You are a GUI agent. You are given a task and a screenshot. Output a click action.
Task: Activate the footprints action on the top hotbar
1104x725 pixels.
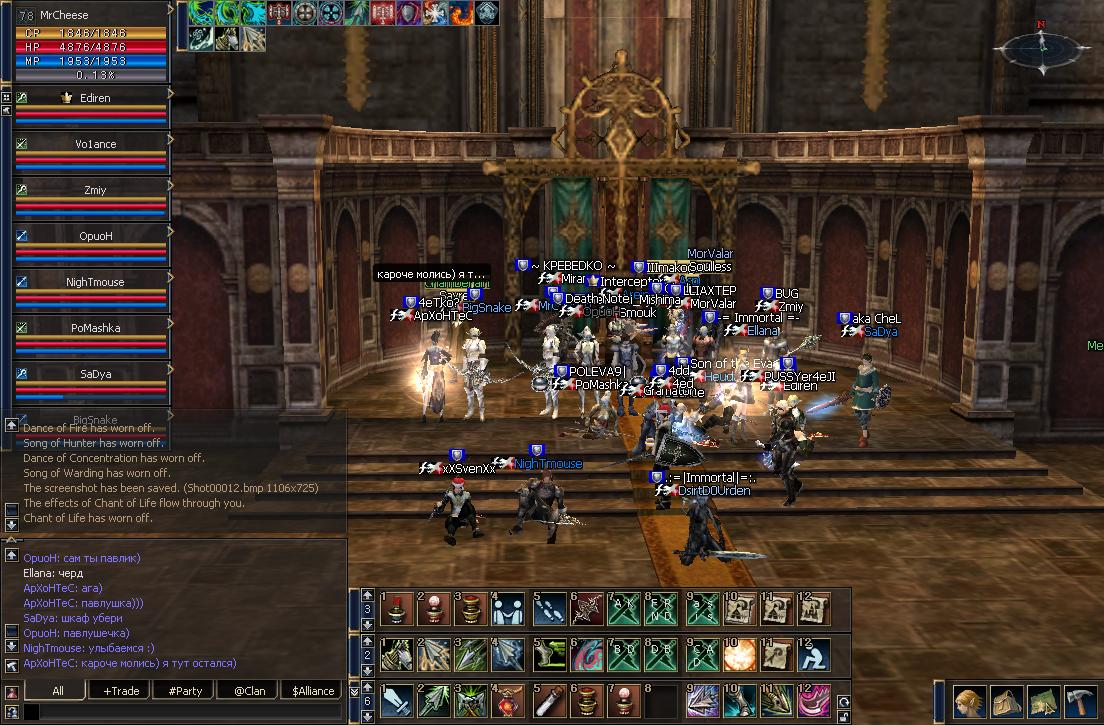pyautogui.click(x=548, y=609)
